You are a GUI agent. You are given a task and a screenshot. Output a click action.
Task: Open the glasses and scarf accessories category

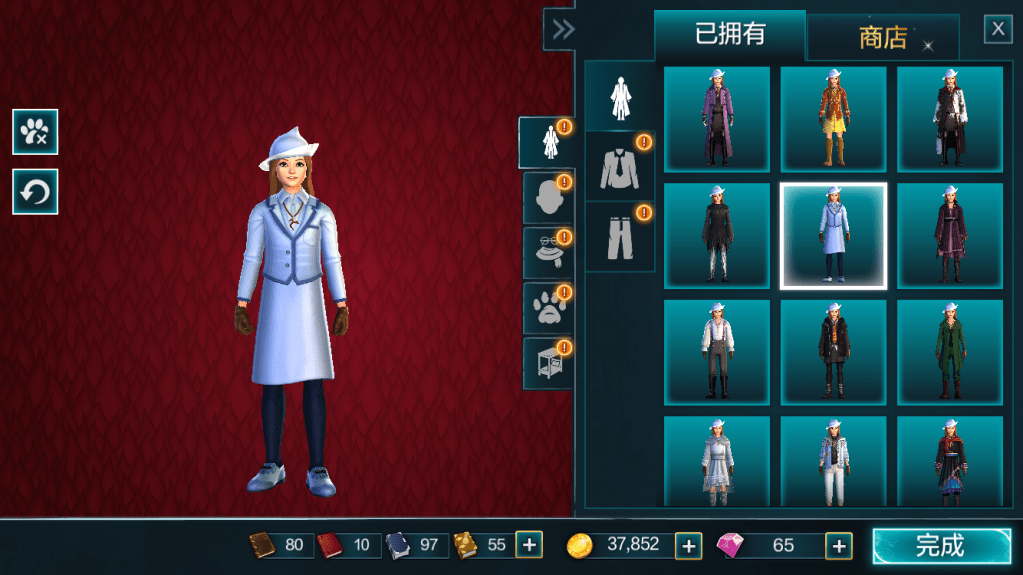click(548, 253)
